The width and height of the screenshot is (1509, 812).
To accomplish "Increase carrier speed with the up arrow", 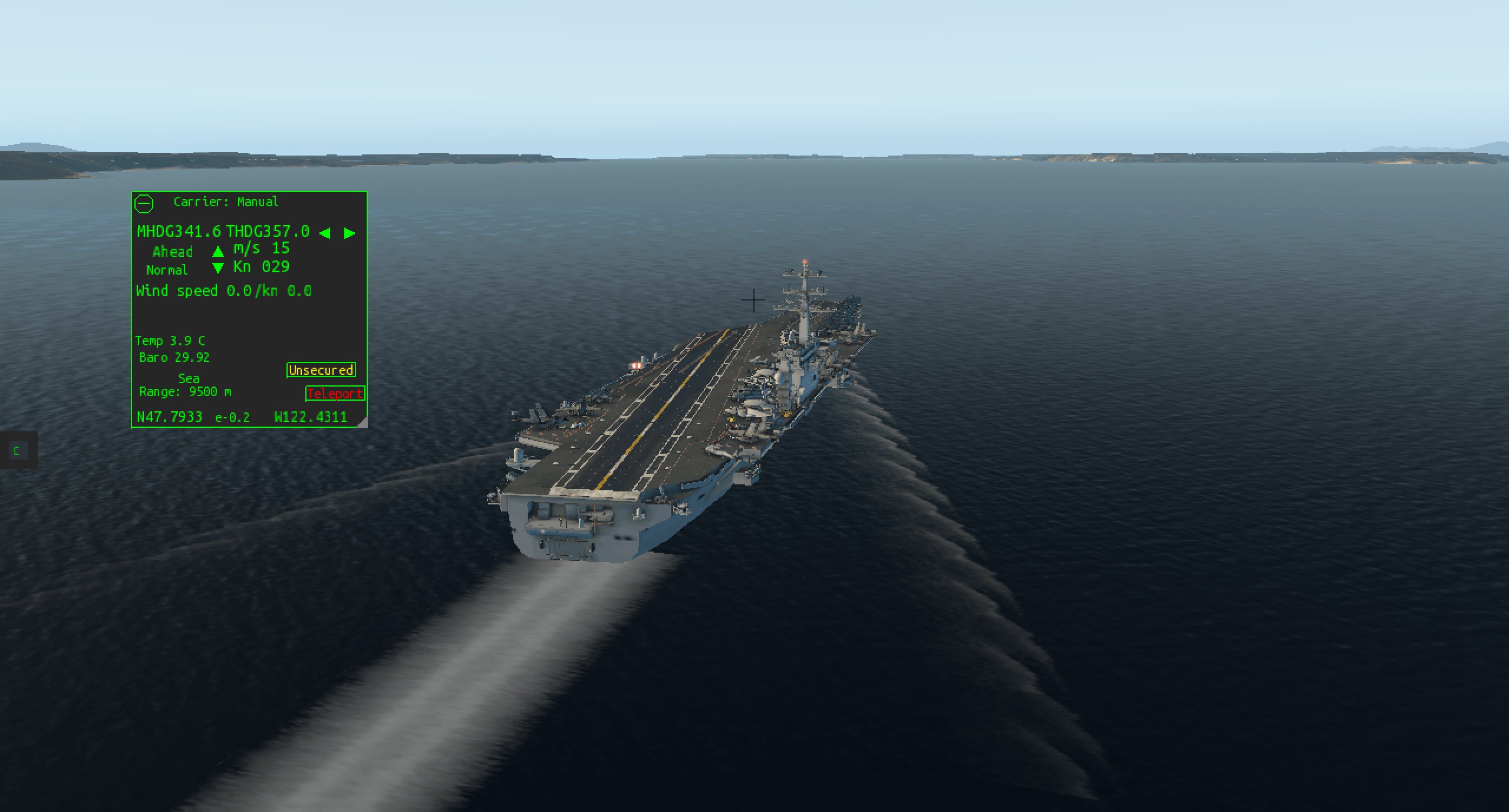I will tap(218, 252).
